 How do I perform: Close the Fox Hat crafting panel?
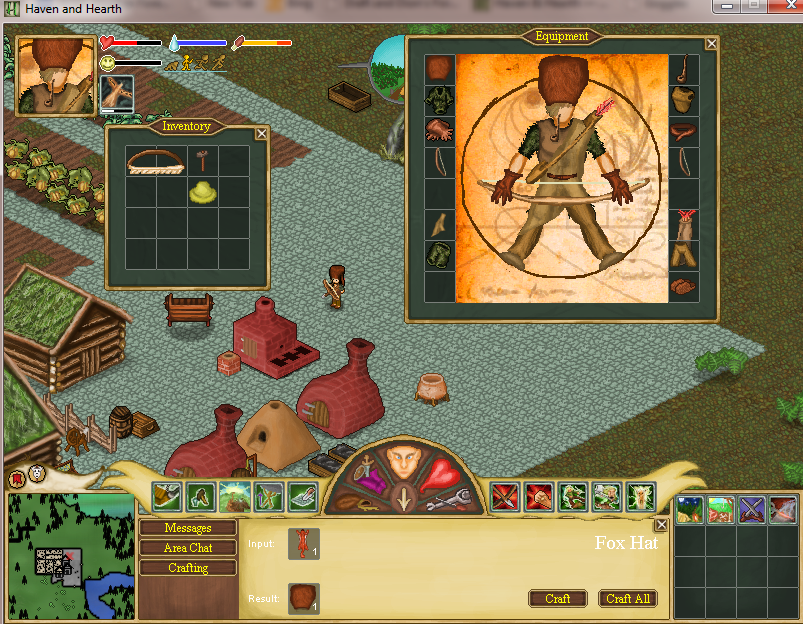[660, 525]
